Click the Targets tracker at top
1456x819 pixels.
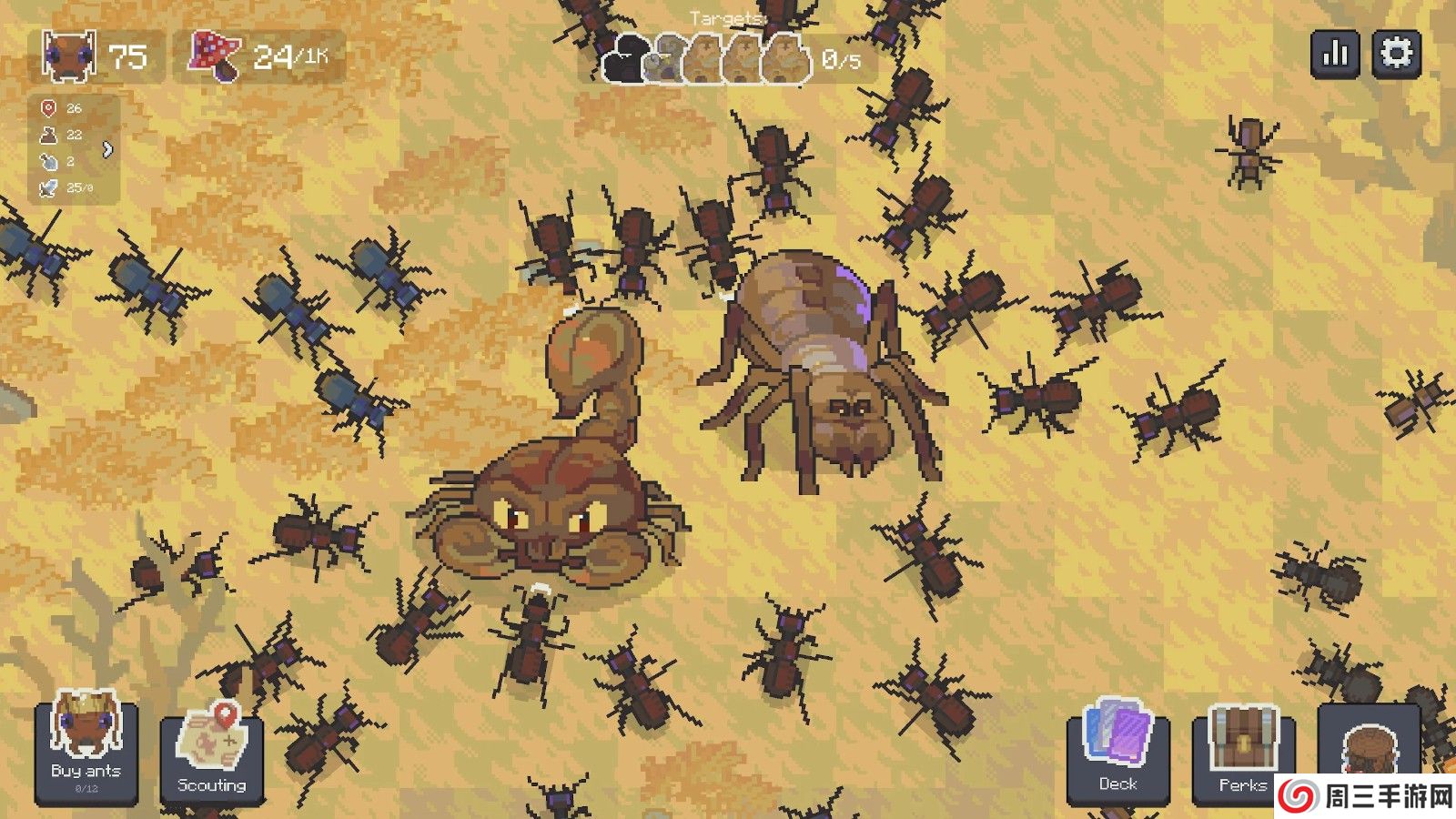(x=728, y=56)
